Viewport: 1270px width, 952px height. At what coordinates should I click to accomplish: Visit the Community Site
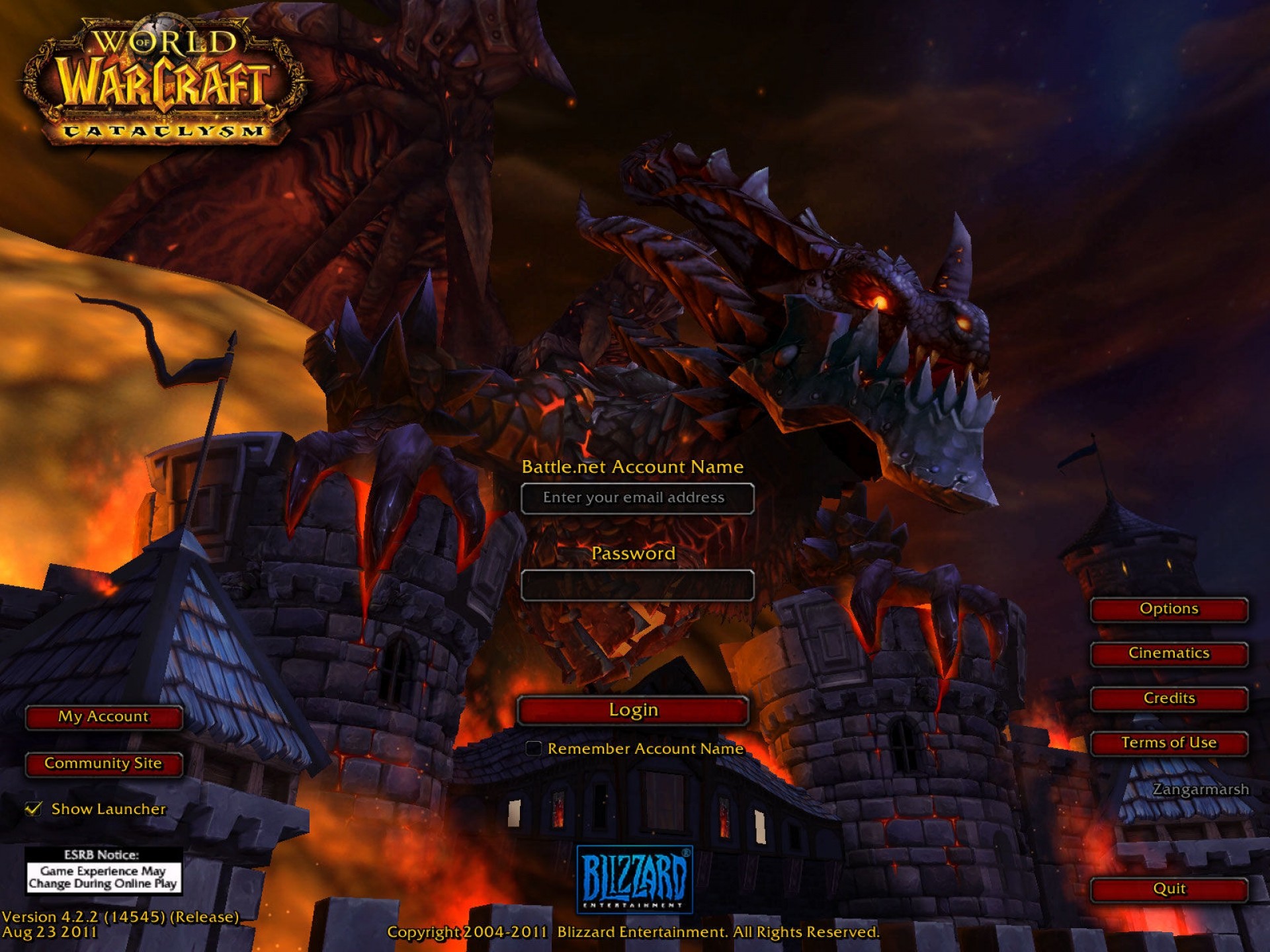tap(104, 764)
